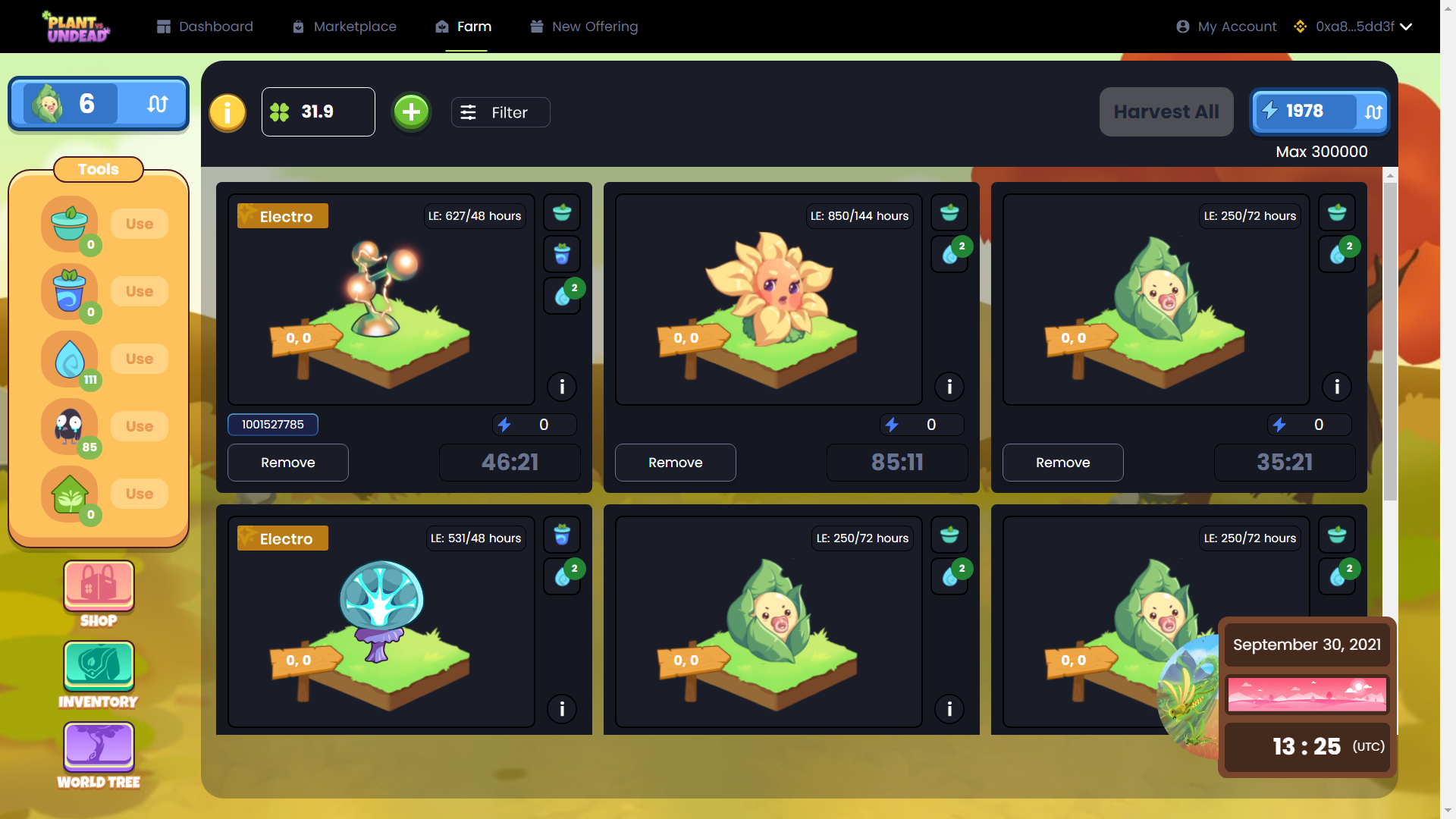Open My Account
1456x819 pixels.
(1226, 27)
